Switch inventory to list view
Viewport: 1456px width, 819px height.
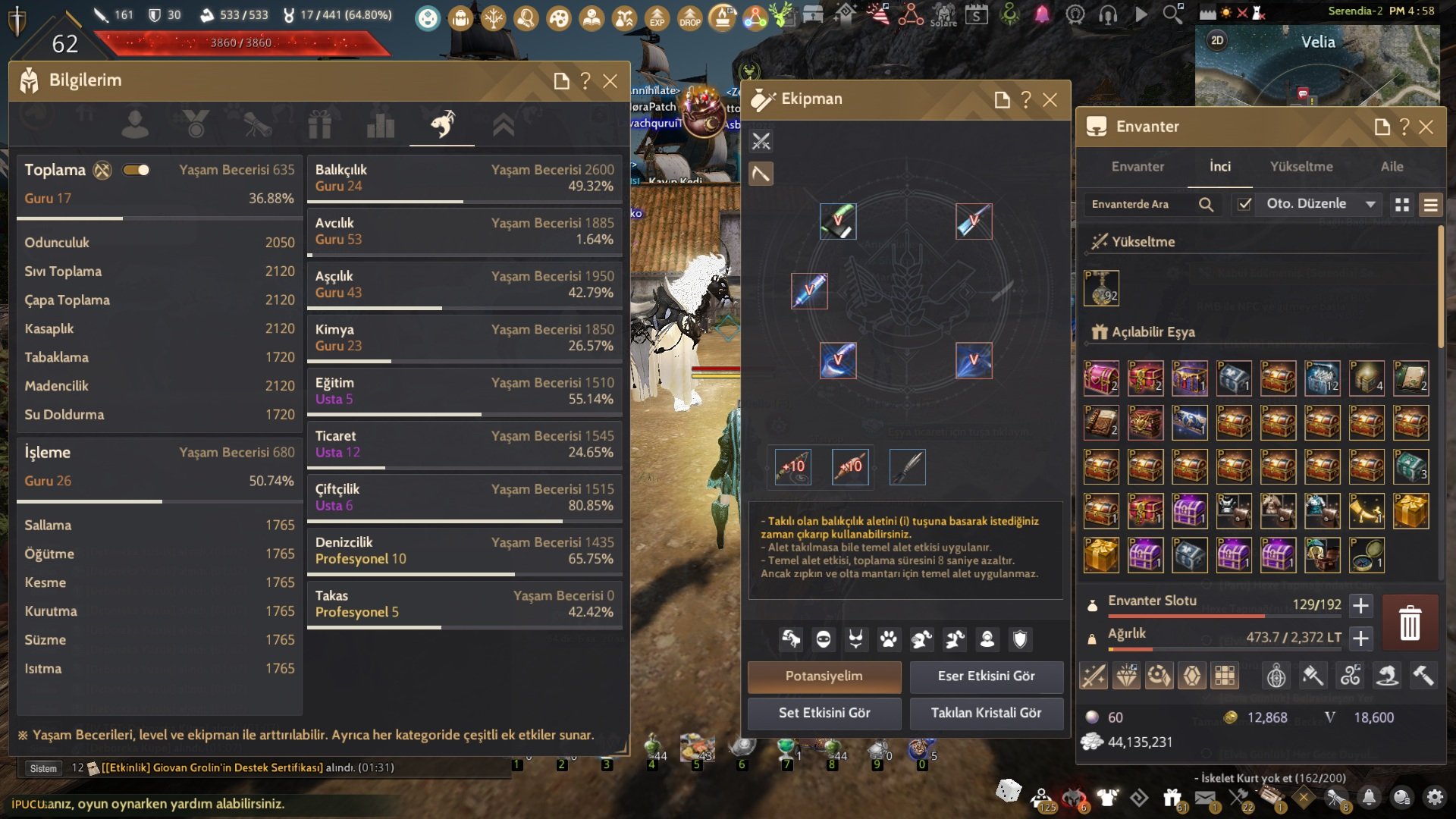[x=1430, y=205]
